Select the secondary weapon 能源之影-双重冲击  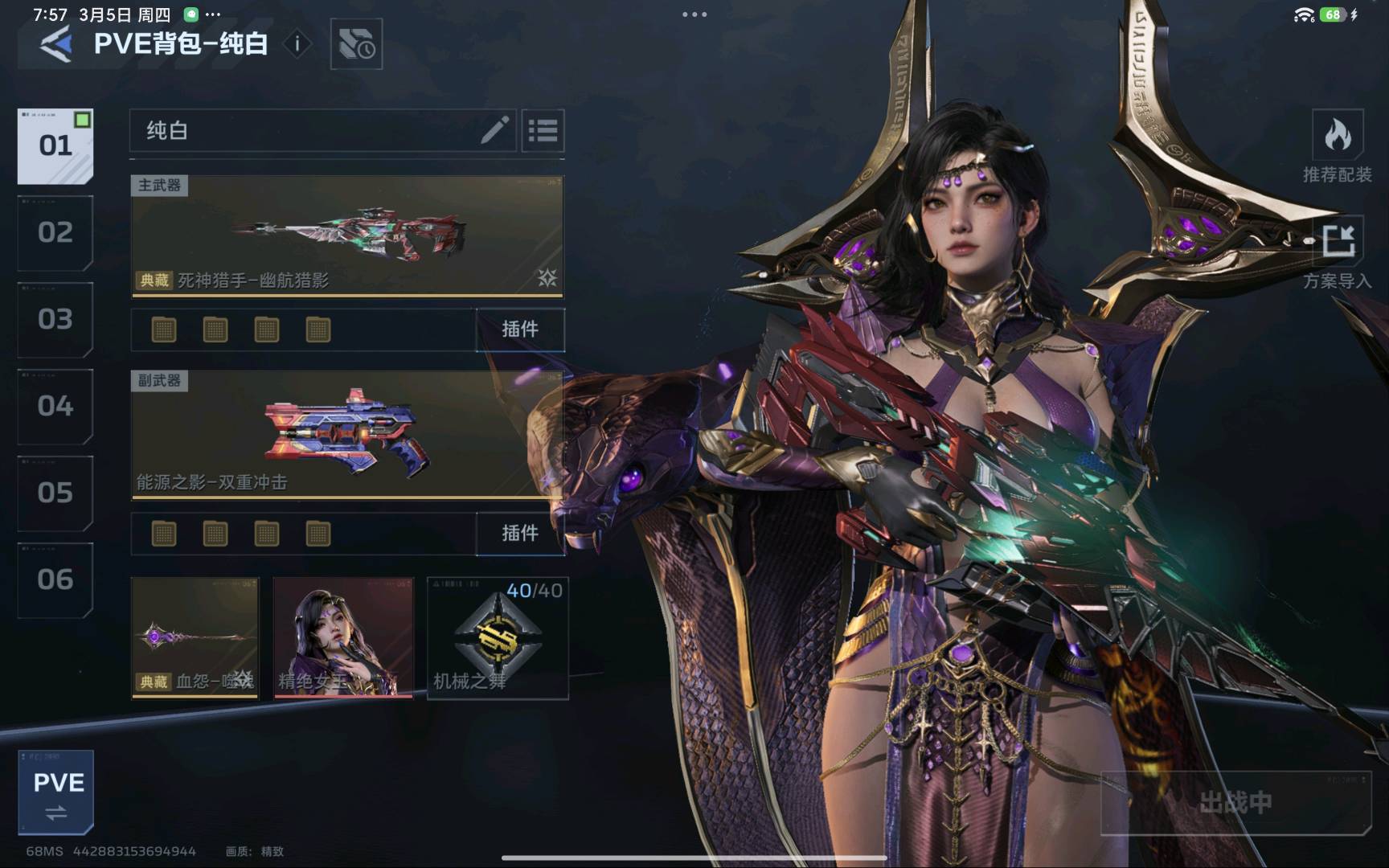346,435
